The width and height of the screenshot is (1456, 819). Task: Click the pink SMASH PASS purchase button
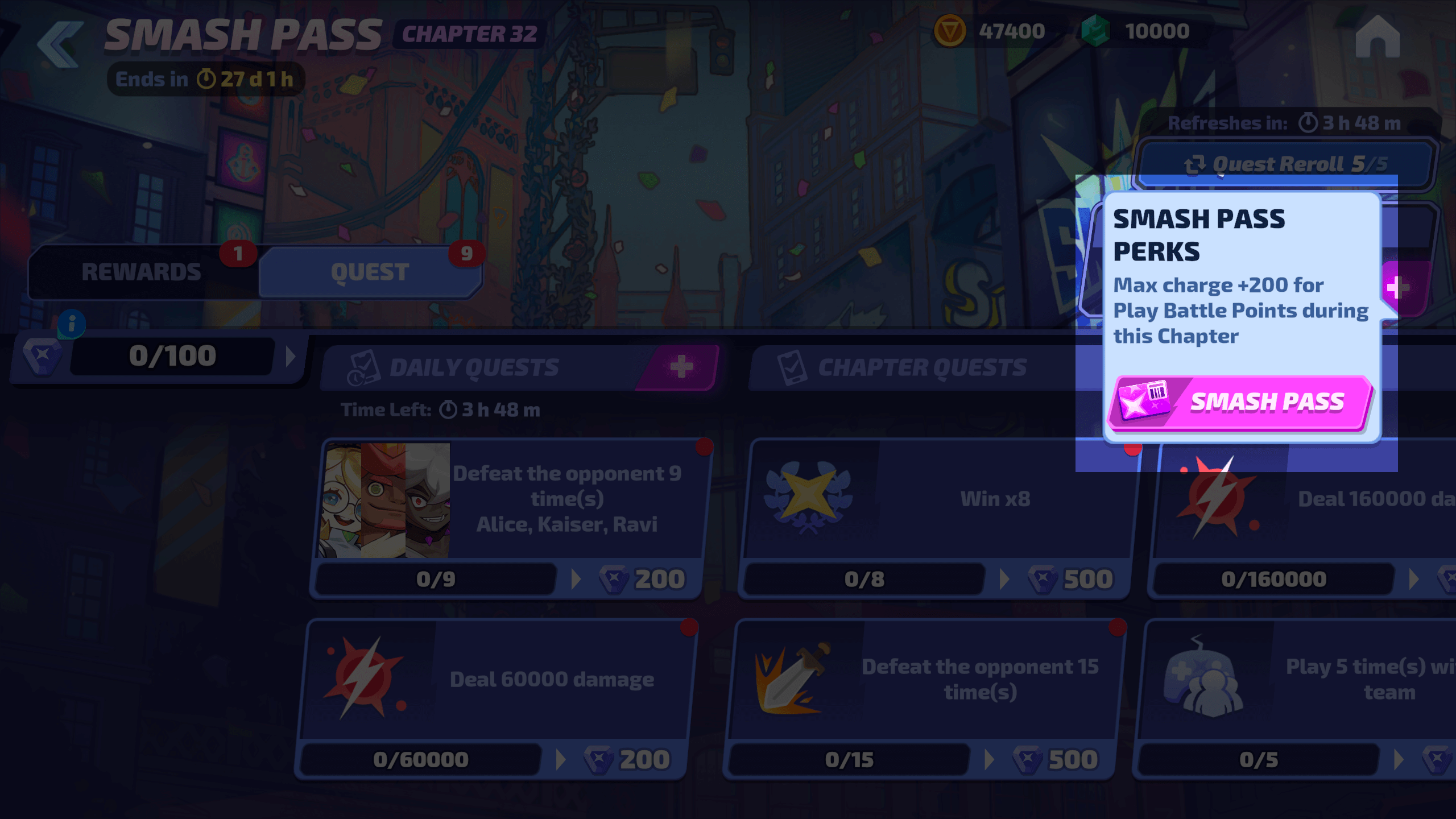[x=1240, y=403]
